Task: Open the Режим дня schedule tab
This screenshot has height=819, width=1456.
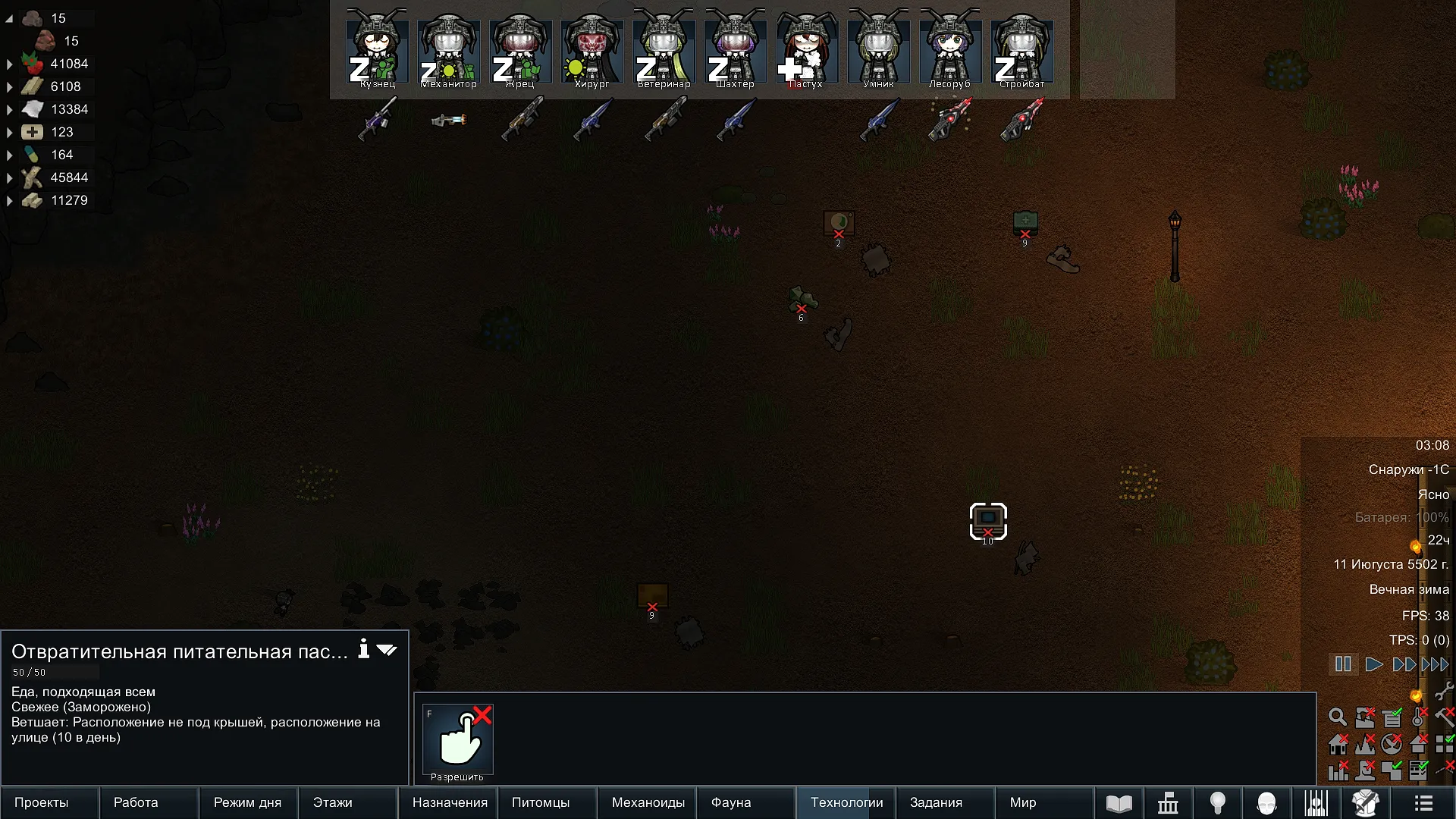Action: click(247, 802)
